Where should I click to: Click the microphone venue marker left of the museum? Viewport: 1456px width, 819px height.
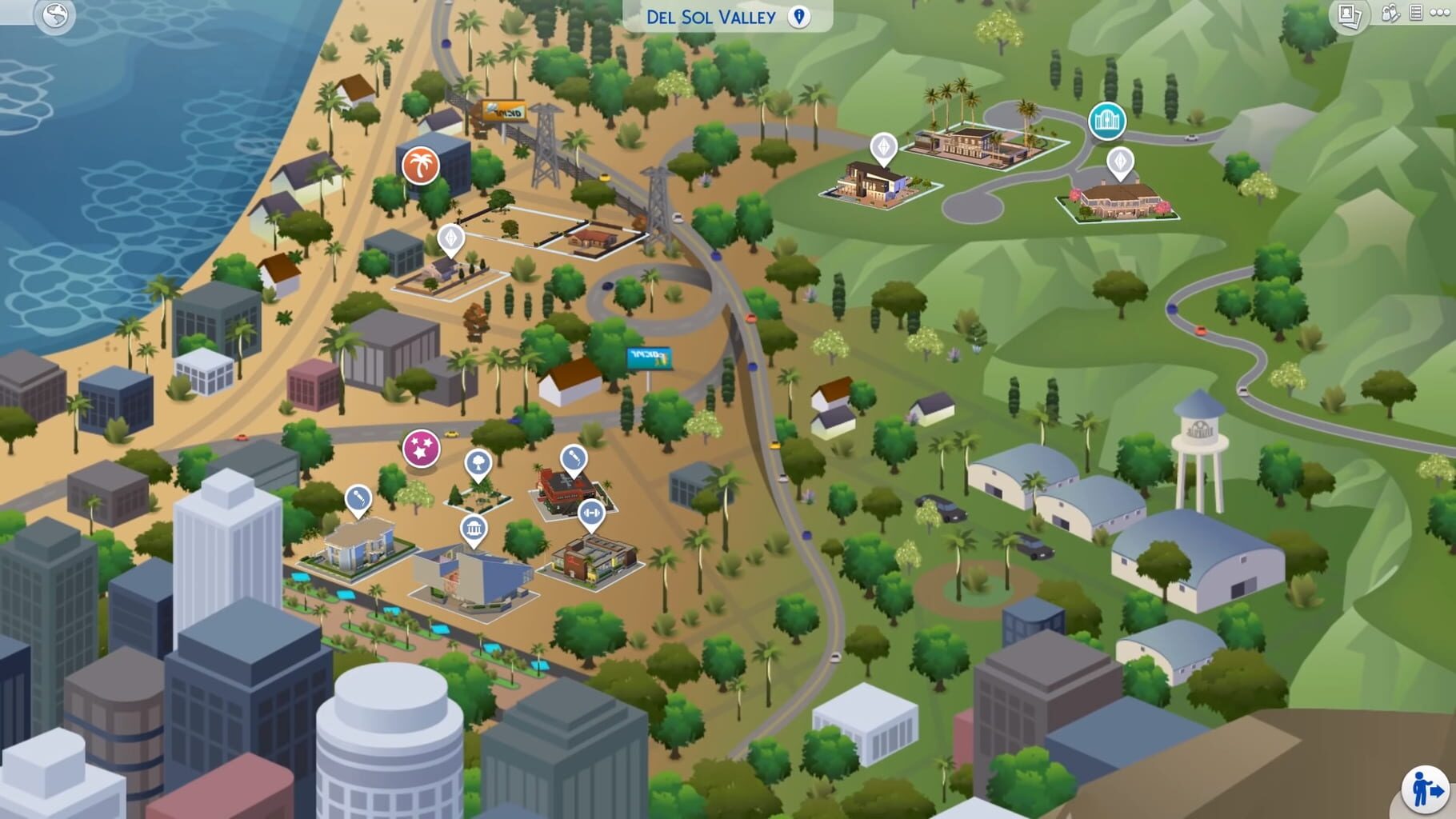click(x=357, y=498)
